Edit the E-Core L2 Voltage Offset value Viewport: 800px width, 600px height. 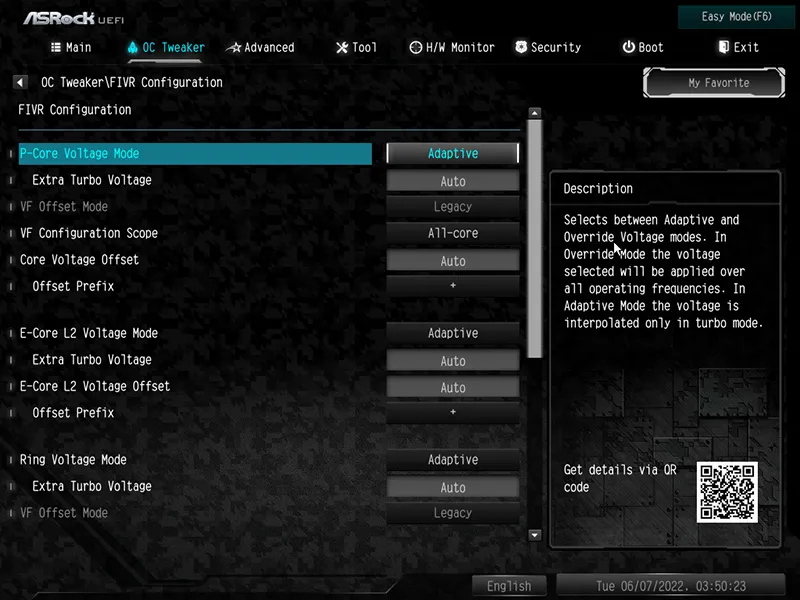453,387
